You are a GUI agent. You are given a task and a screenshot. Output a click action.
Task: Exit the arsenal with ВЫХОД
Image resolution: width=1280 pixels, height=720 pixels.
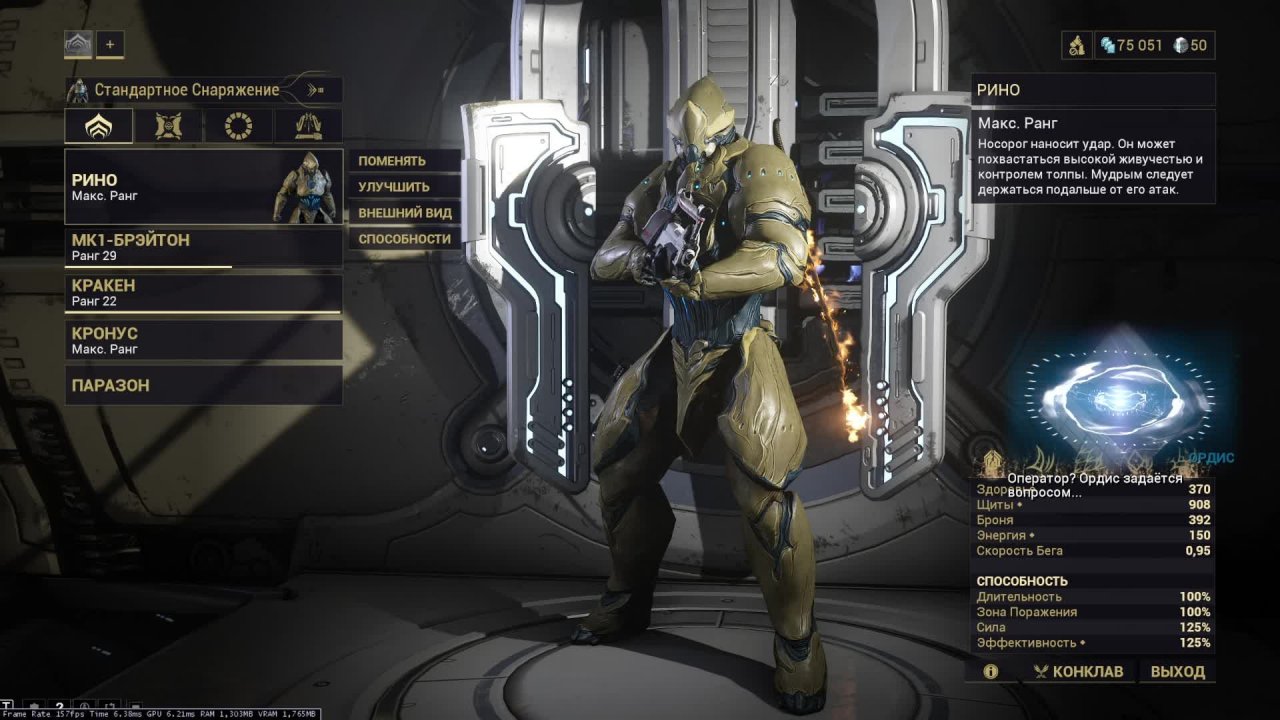click(1177, 672)
